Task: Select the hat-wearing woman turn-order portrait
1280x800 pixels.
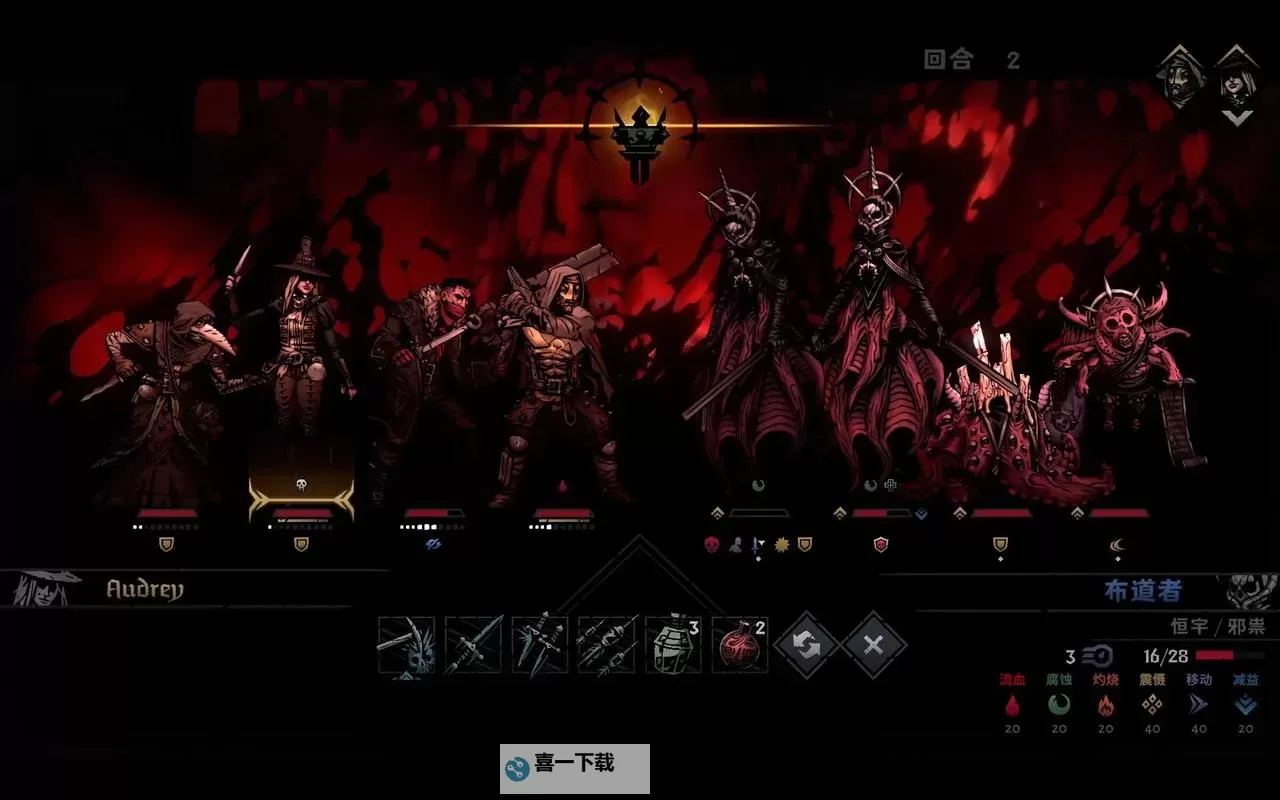Action: tap(1237, 77)
